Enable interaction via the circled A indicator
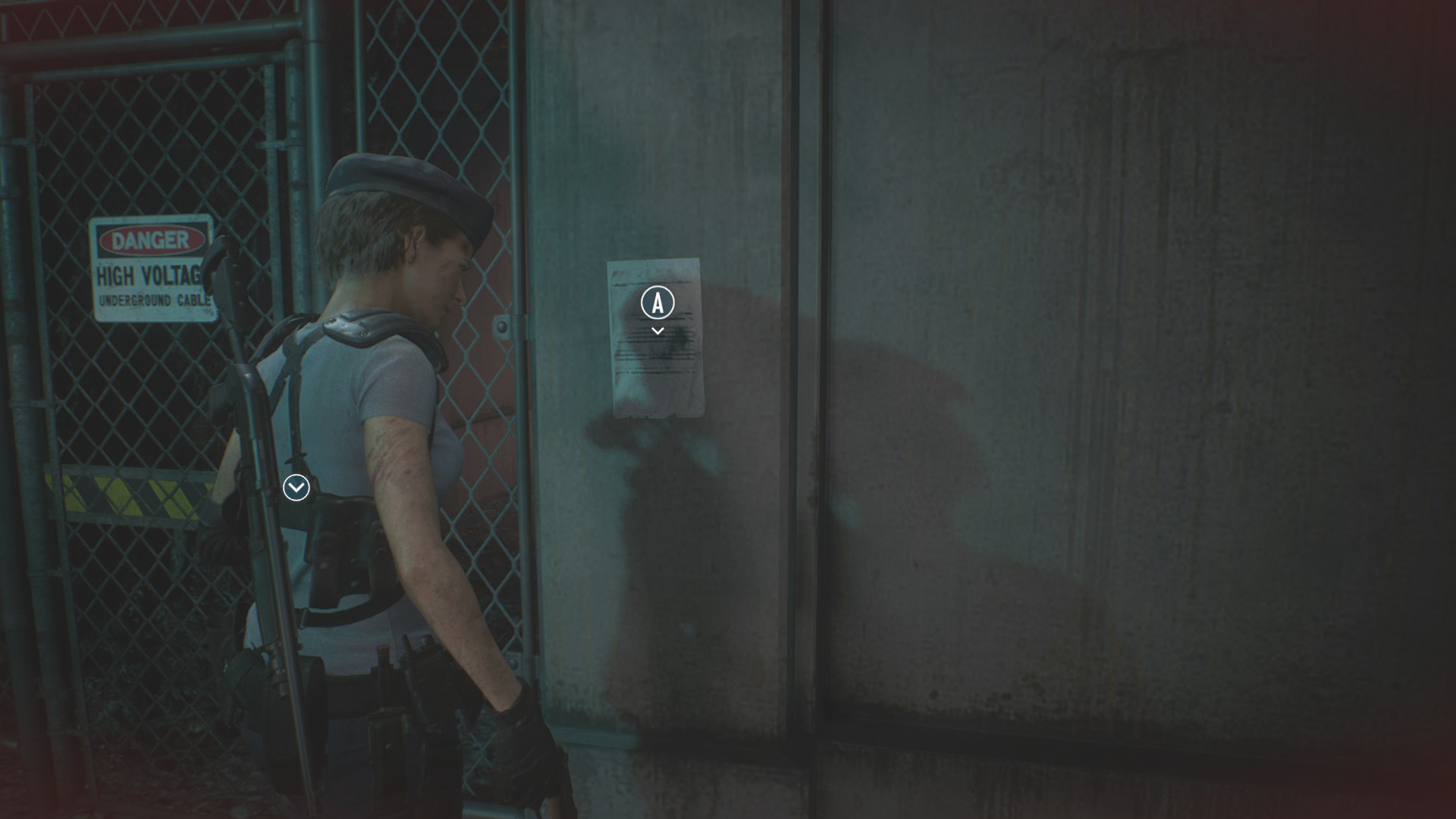The image size is (1456, 819). click(657, 303)
